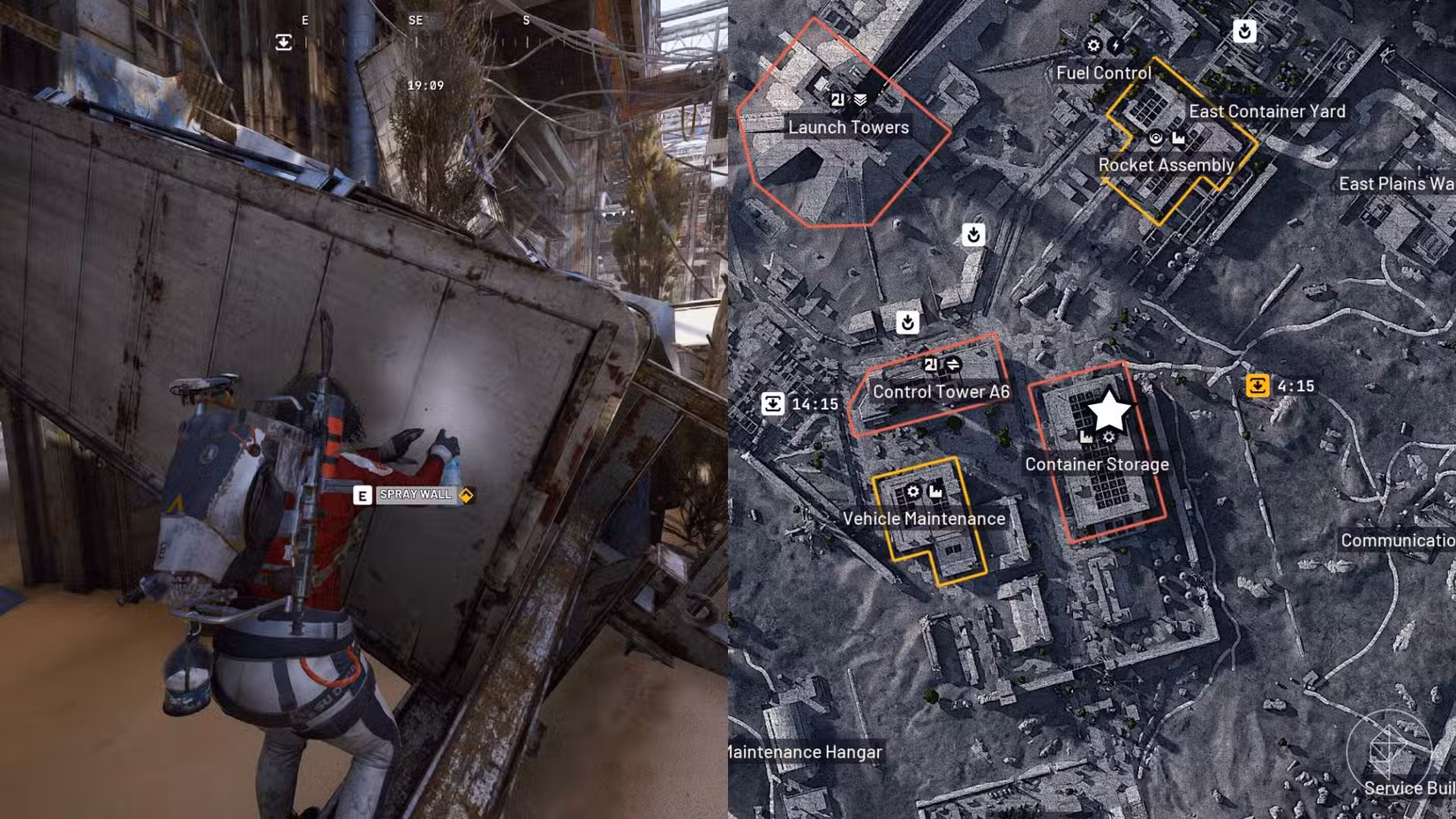Select the waypoint icon on the HUD compass
1456x819 pixels.
[283, 41]
